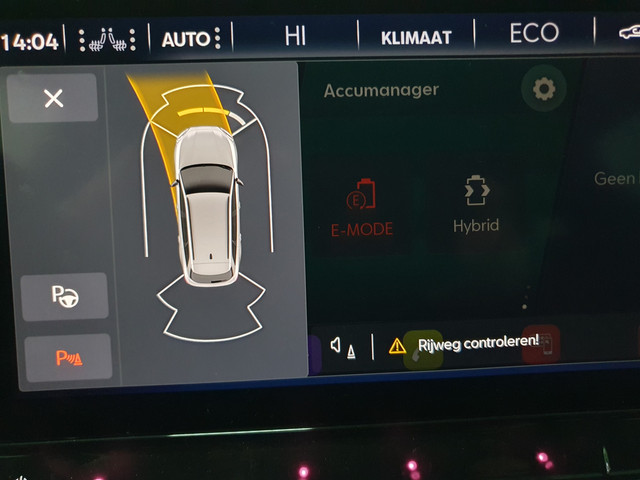640x480 pixels.
Task: Select E-MODE drive mode
Action: [361, 207]
